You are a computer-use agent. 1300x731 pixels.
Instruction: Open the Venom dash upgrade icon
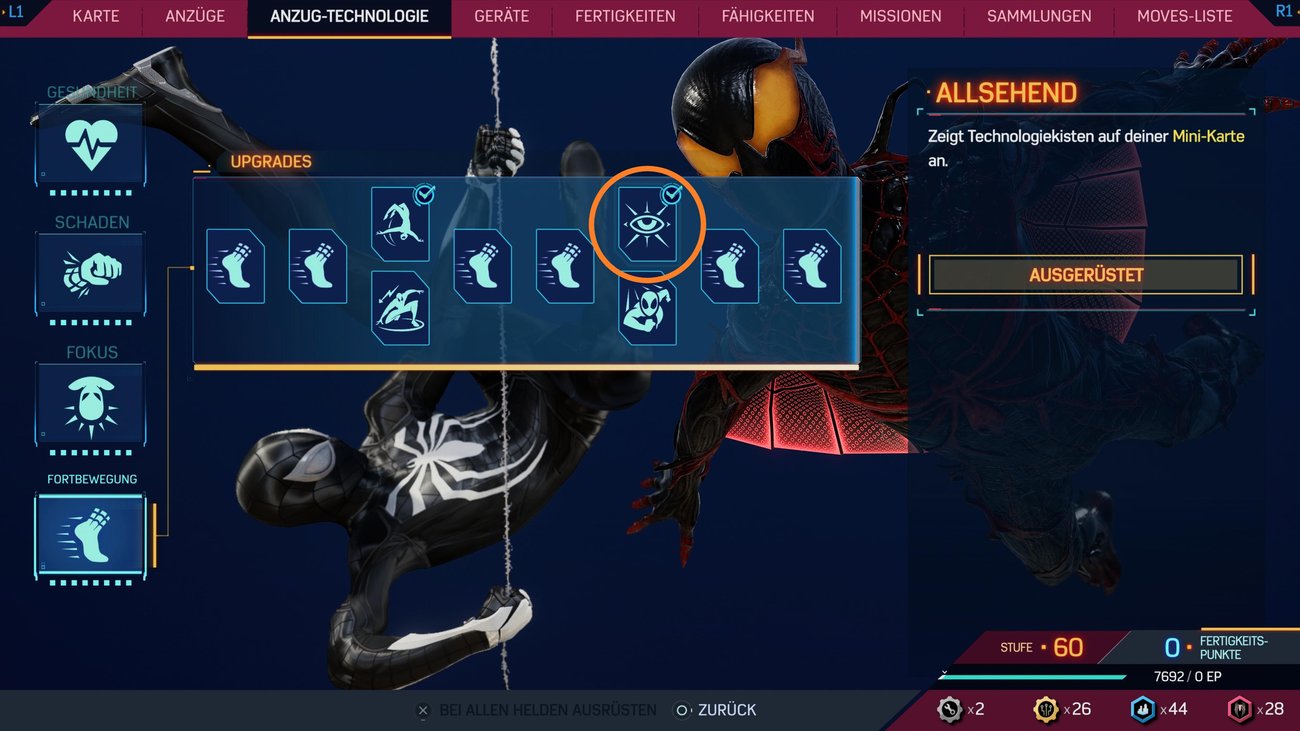400,308
